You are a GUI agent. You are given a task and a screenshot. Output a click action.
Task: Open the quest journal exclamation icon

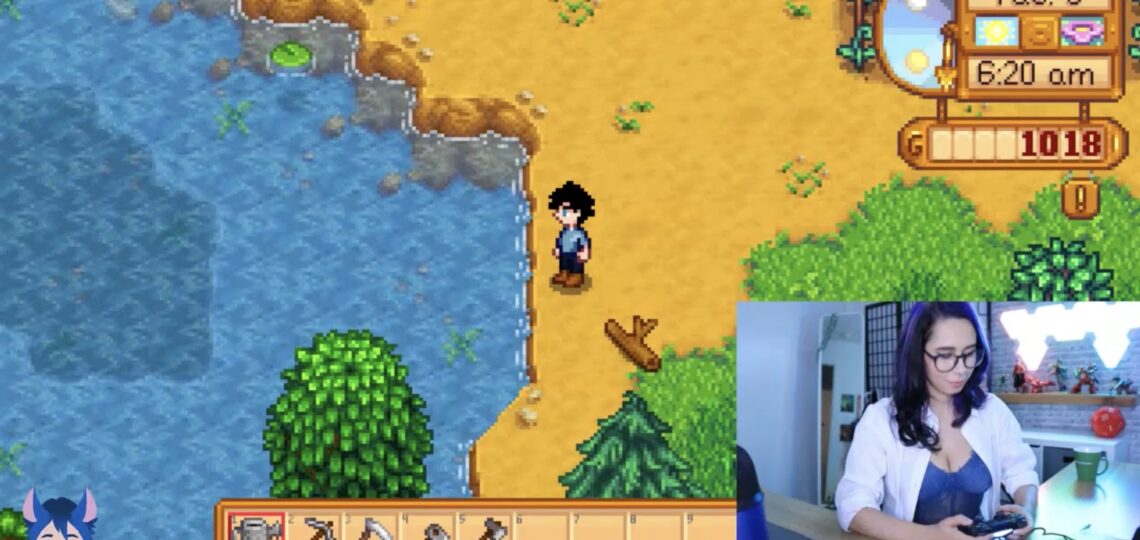[x=1080, y=197]
